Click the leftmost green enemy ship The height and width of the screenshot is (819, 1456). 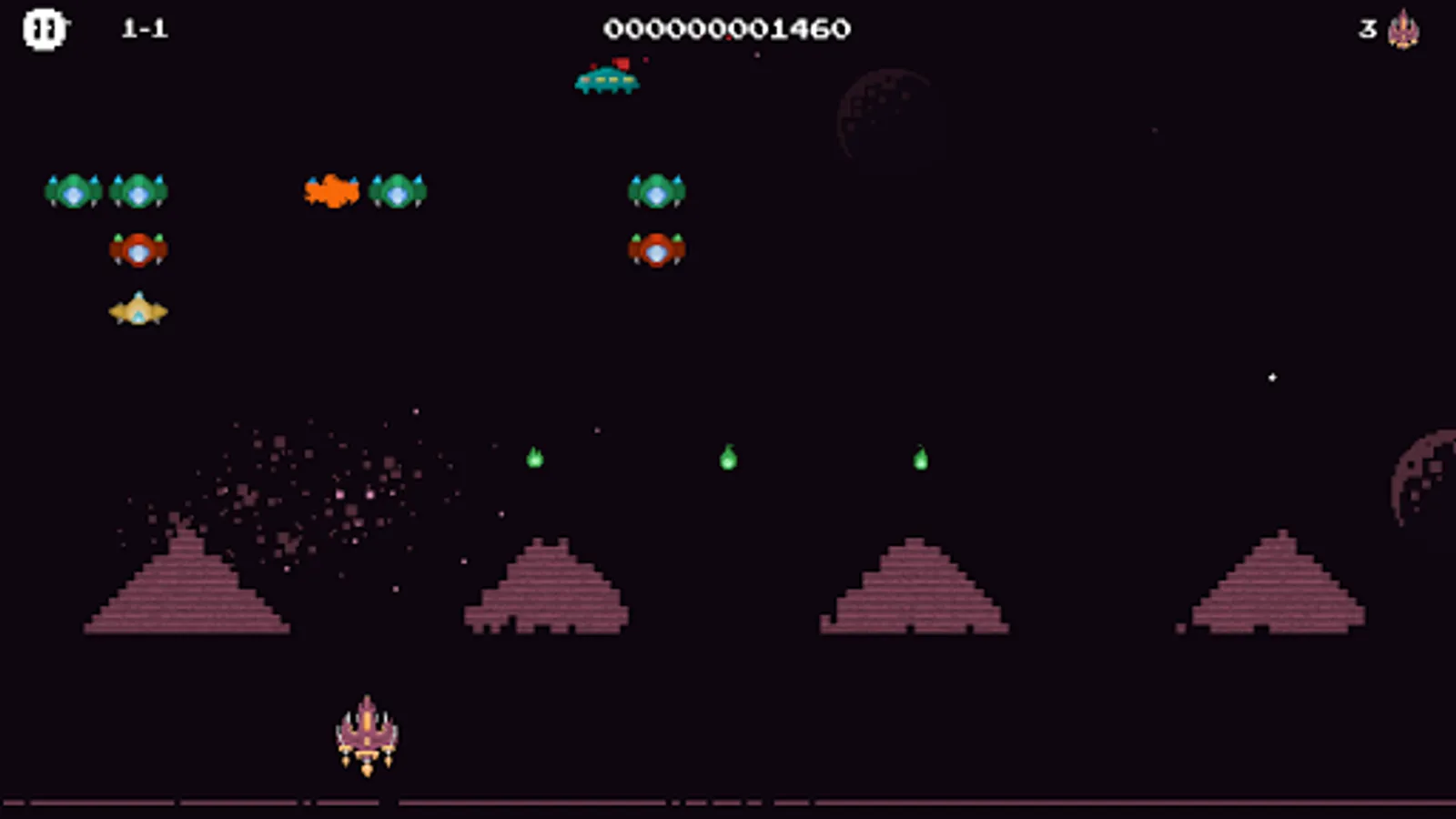point(71,190)
